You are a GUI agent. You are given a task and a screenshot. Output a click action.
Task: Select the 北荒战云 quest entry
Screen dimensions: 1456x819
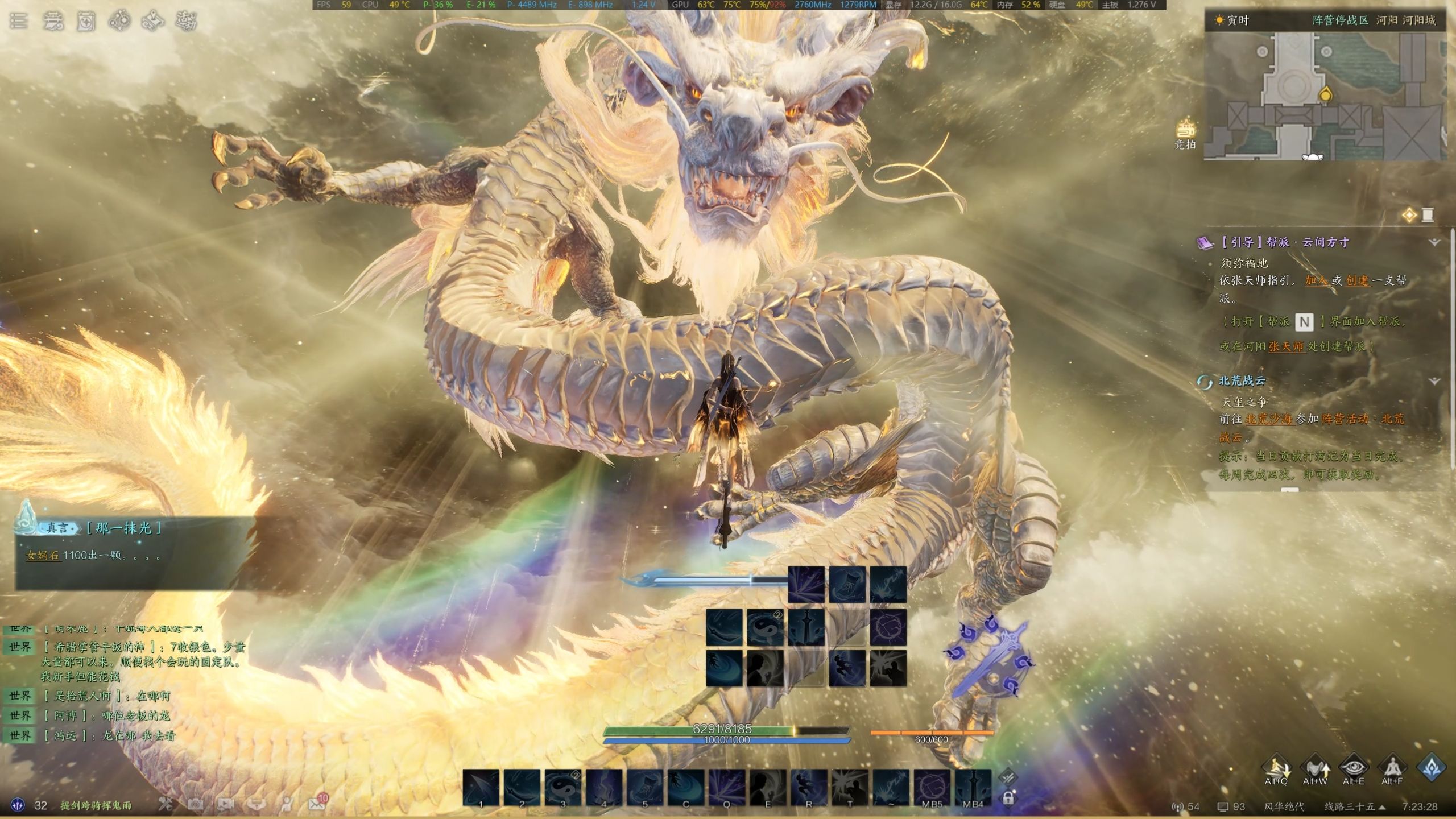tap(1242, 380)
